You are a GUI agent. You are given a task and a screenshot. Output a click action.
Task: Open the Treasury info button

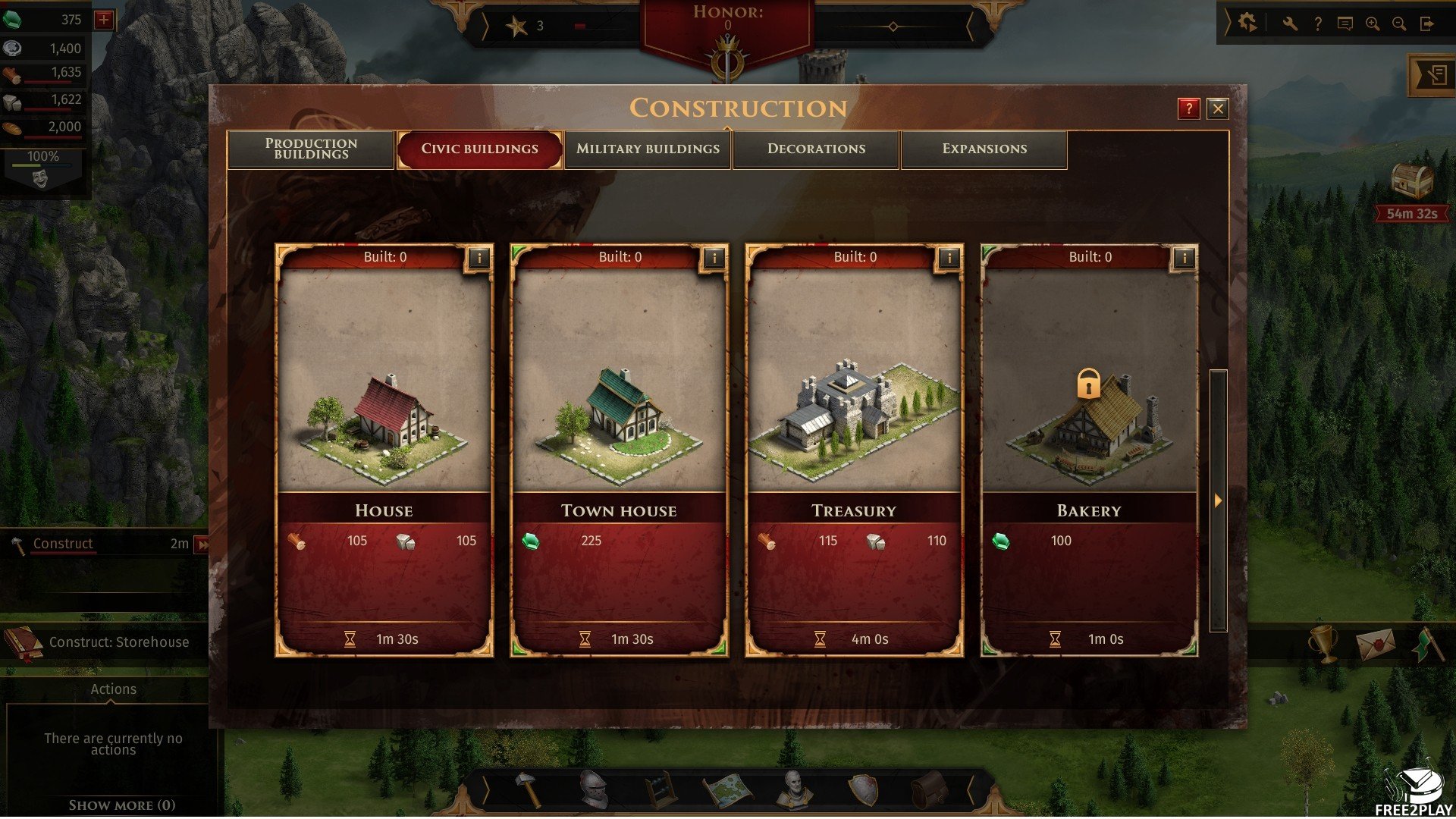click(x=949, y=258)
